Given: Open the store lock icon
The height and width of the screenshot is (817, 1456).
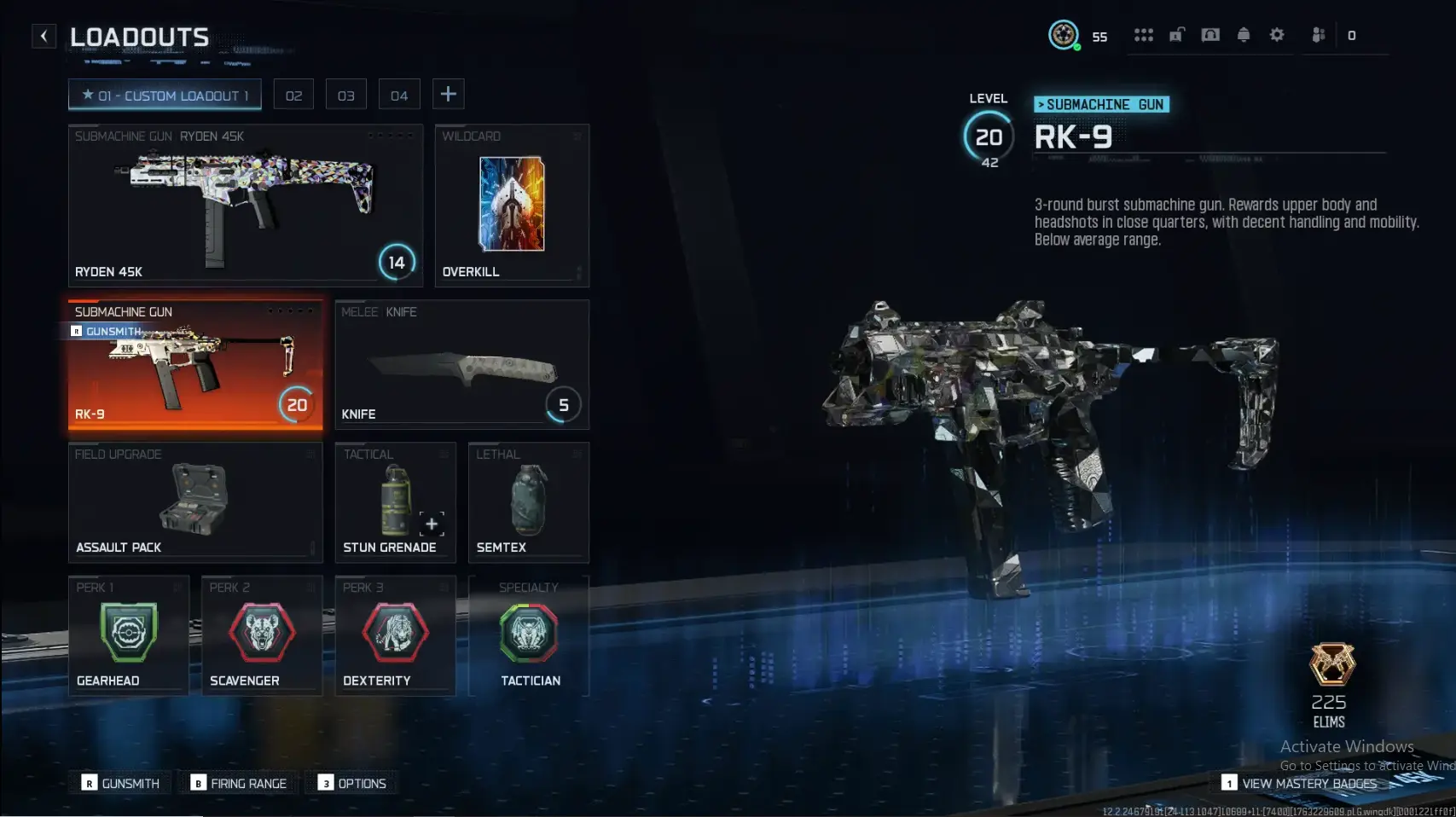Looking at the screenshot, I should (1178, 35).
